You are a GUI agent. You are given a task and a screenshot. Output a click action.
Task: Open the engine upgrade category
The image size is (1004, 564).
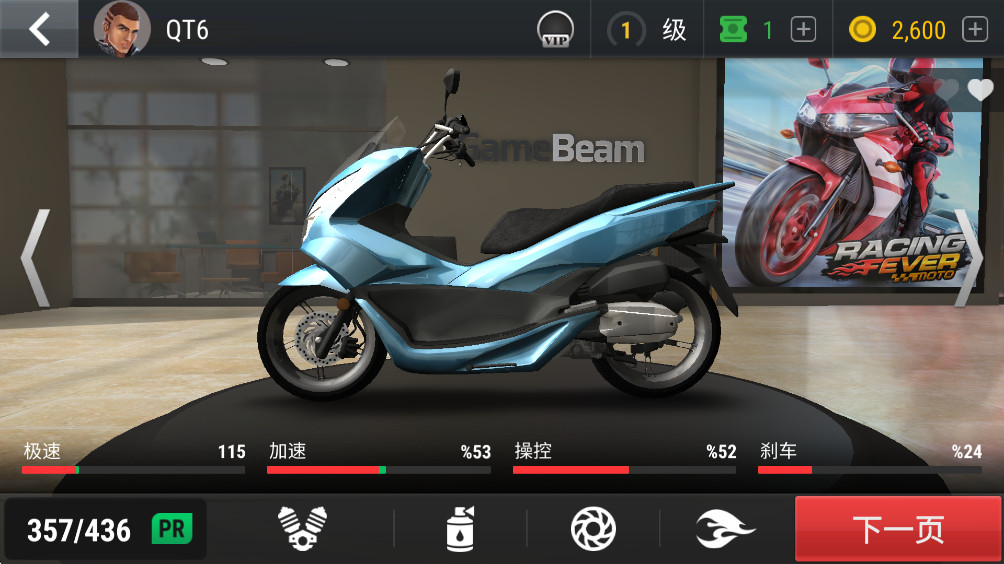click(x=301, y=528)
